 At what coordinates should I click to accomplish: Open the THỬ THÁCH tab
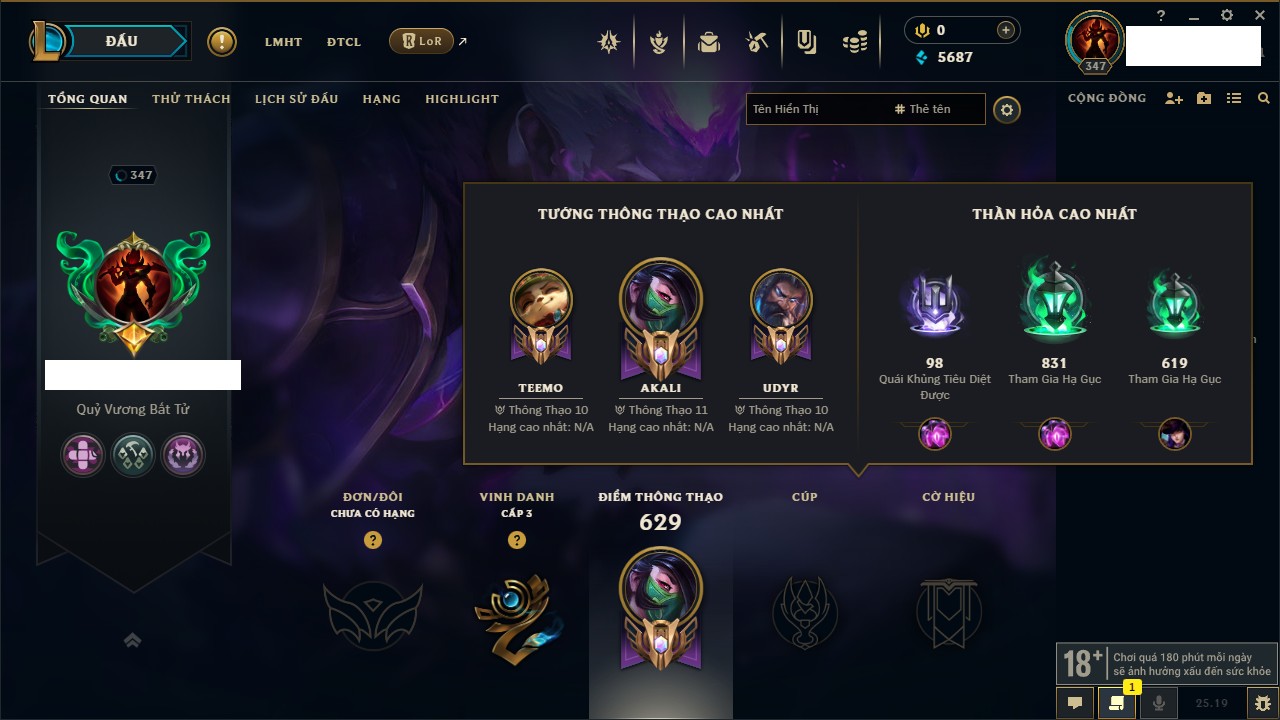[x=191, y=99]
